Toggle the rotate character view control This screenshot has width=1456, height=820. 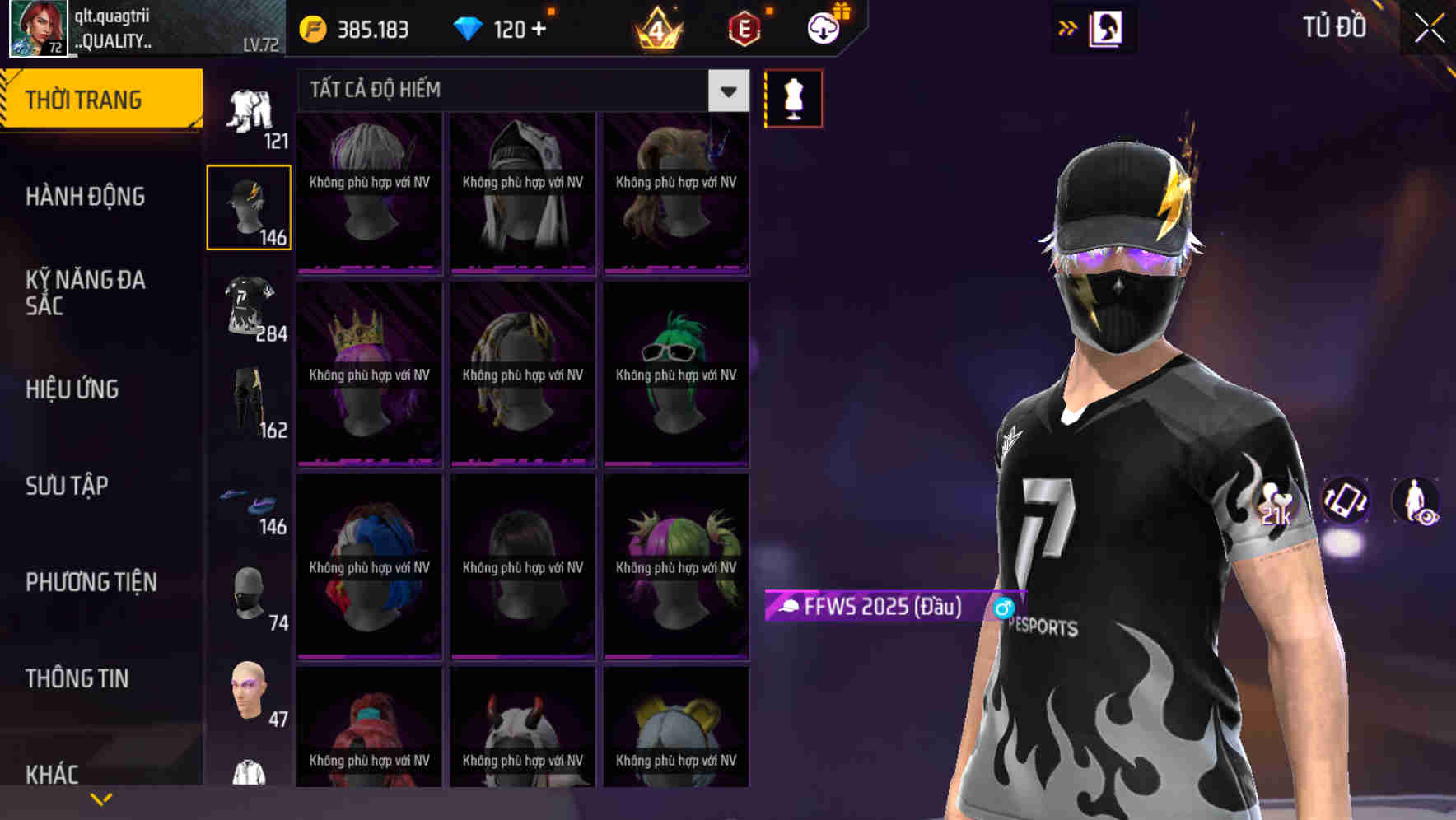(x=1346, y=502)
